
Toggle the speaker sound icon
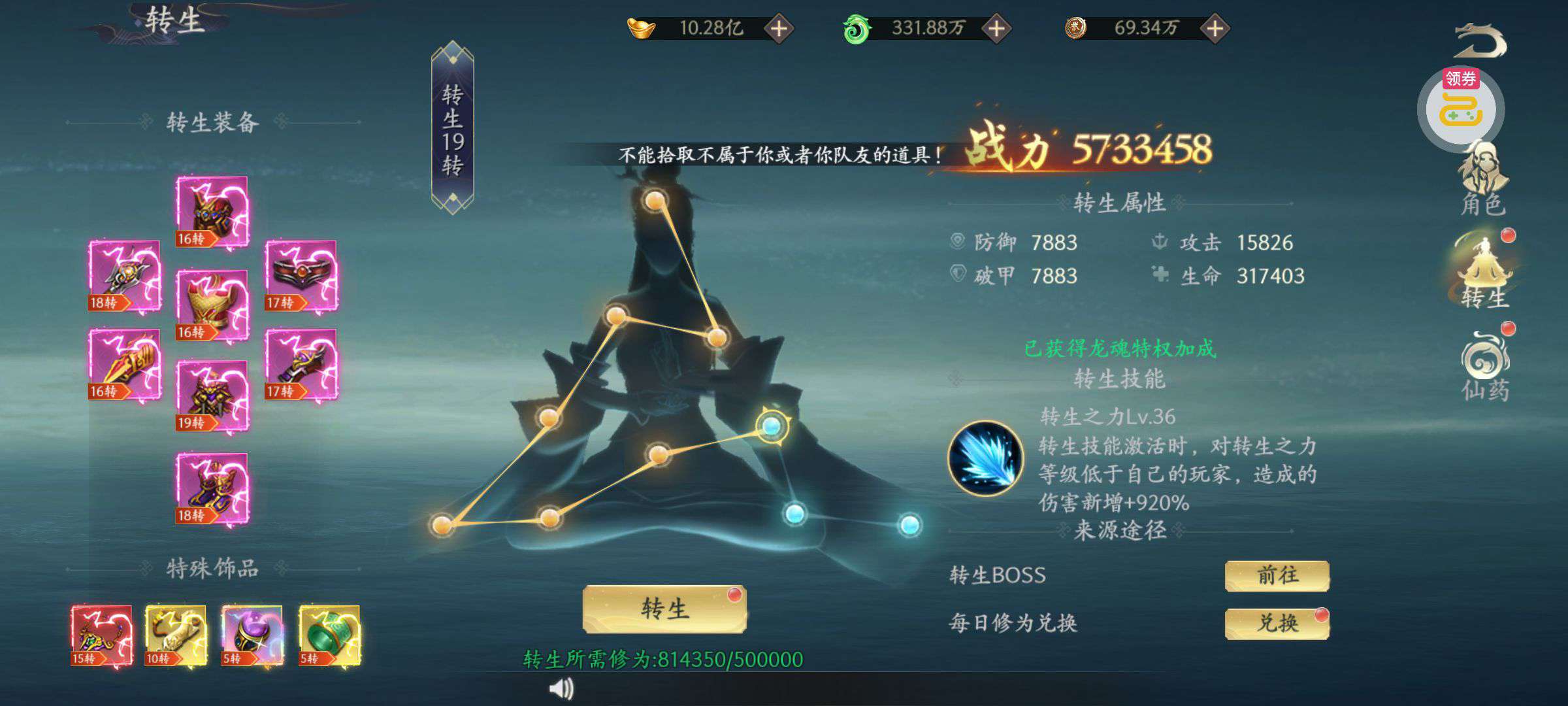[x=561, y=688]
